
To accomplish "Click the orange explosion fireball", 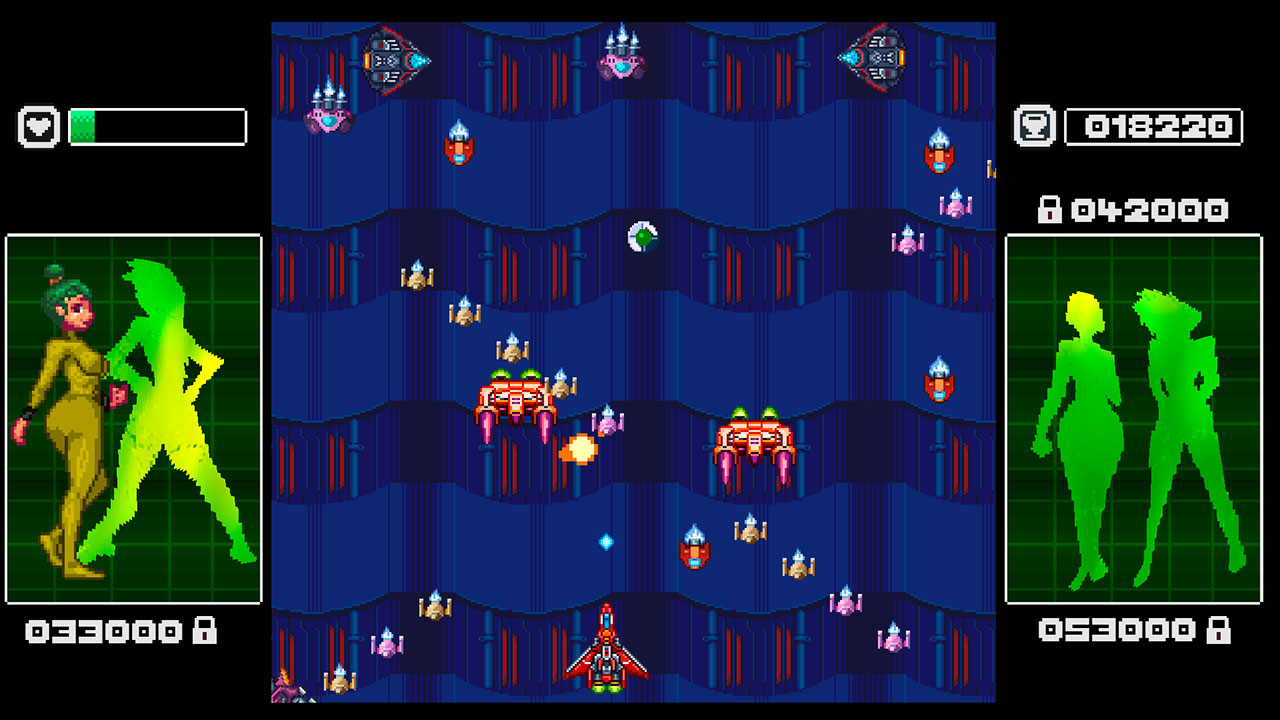I will click(581, 449).
